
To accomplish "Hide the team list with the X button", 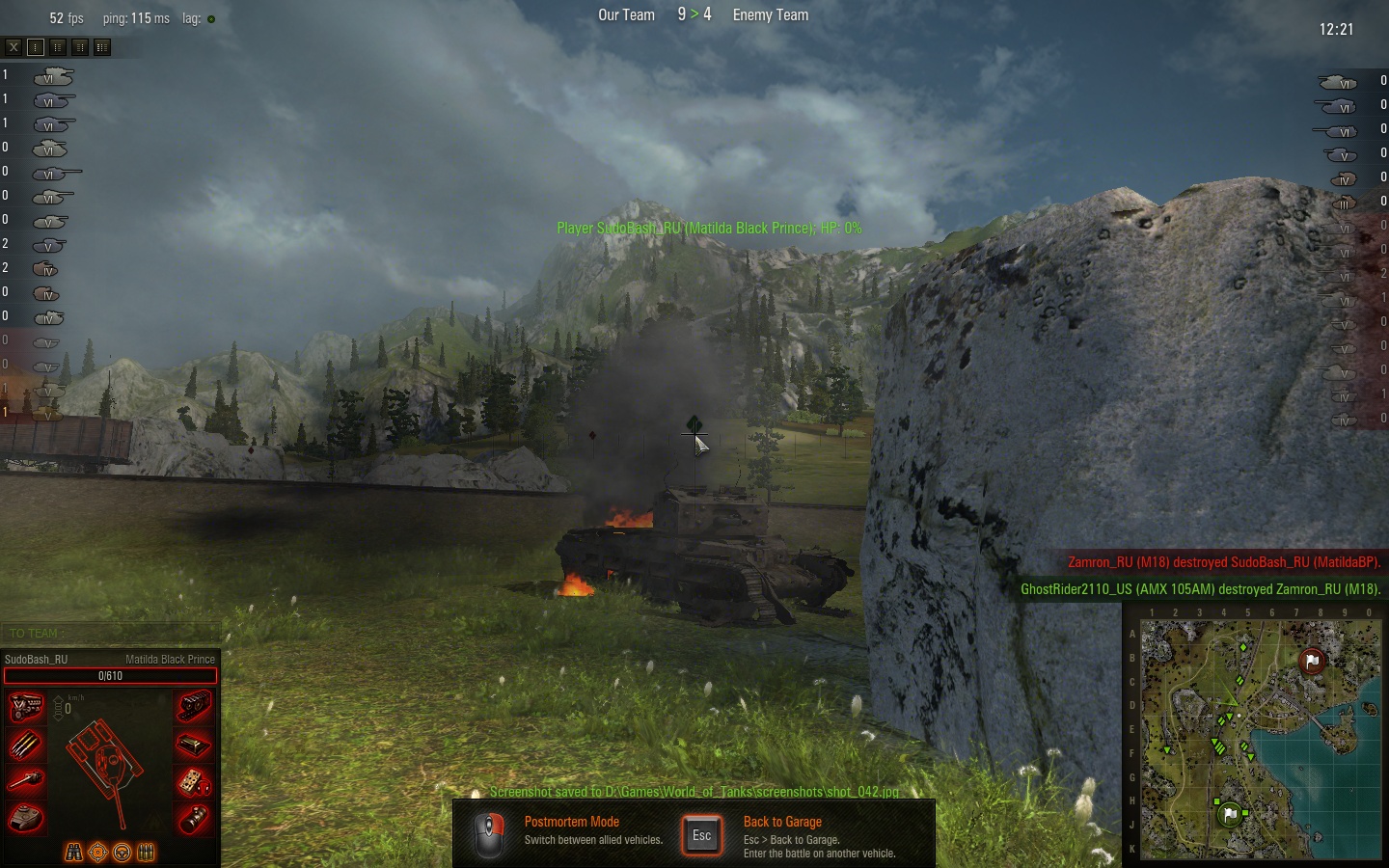I will 14,46.
